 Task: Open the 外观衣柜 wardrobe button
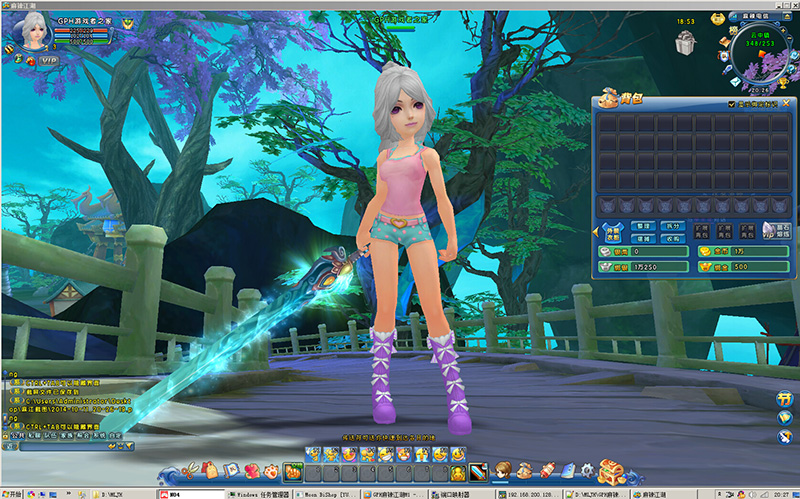coord(610,232)
